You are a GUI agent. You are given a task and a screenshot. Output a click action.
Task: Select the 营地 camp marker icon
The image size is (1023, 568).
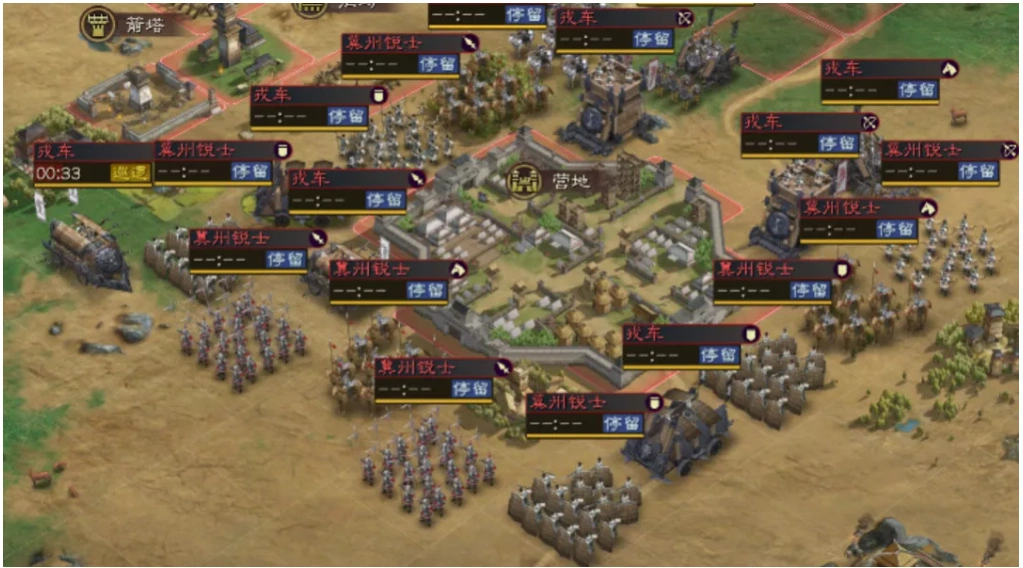pyautogui.click(x=523, y=180)
